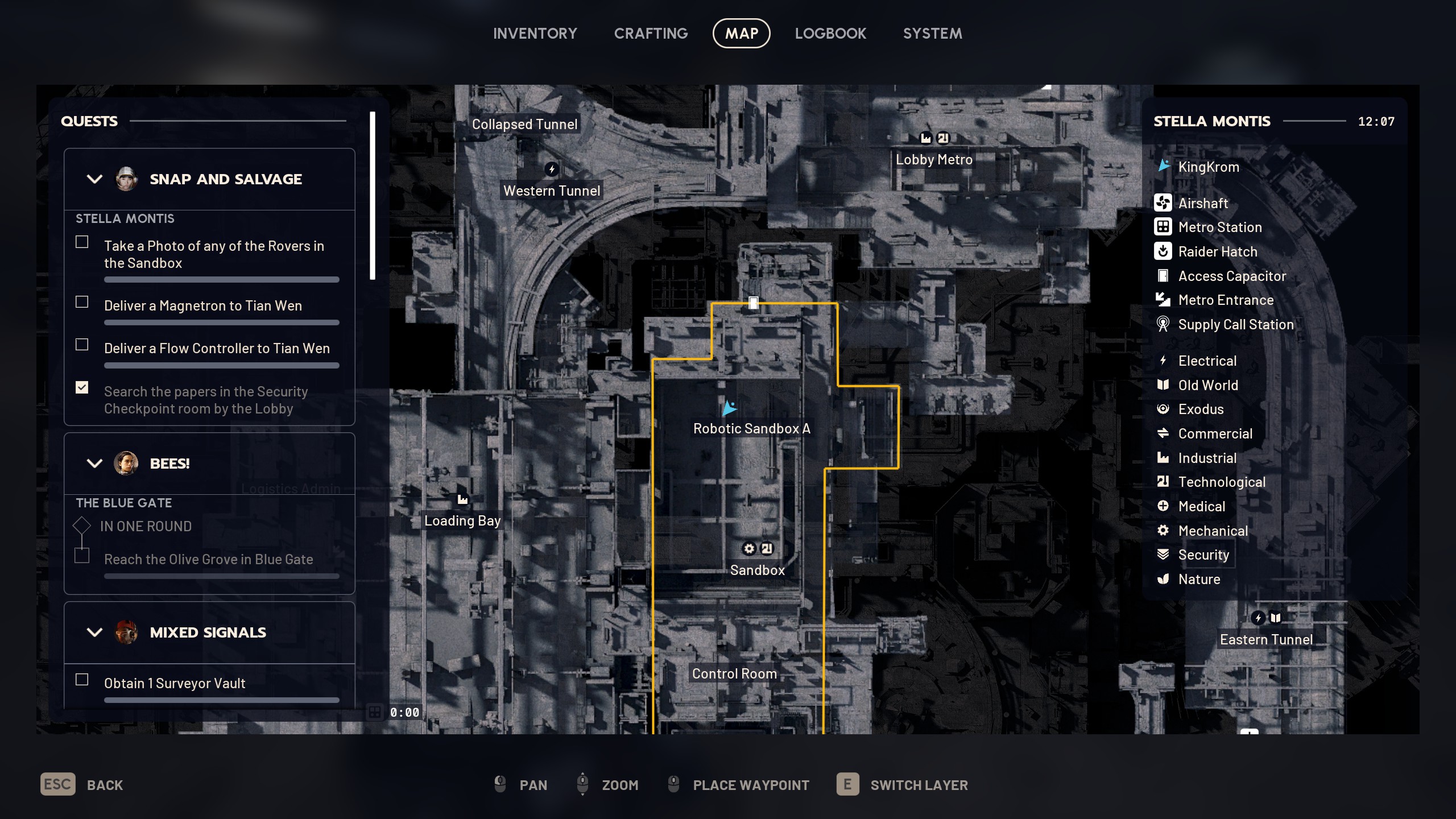
Task: Click the quest list scrollbar
Action: (x=373, y=196)
